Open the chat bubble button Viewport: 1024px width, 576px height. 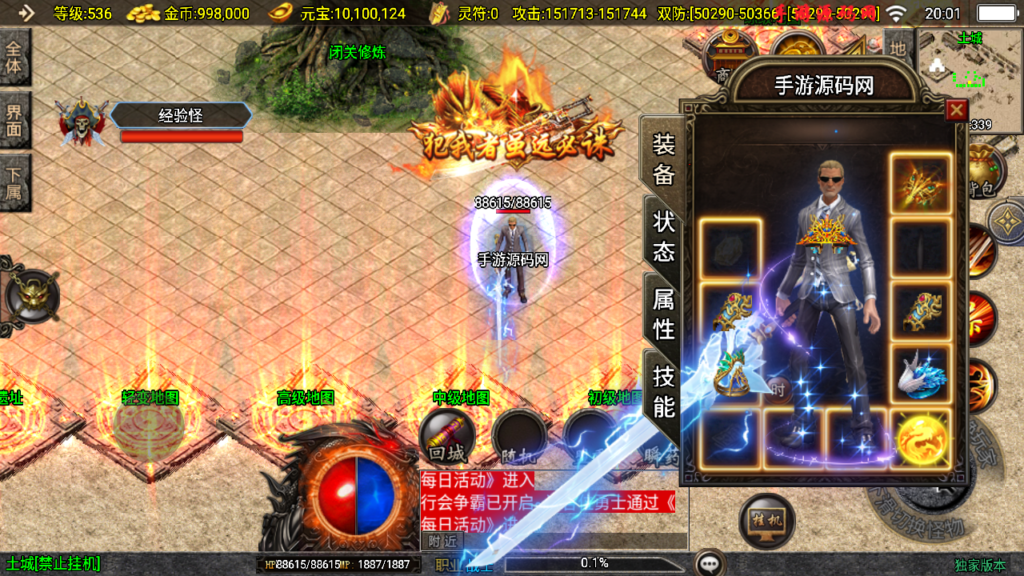(x=710, y=563)
